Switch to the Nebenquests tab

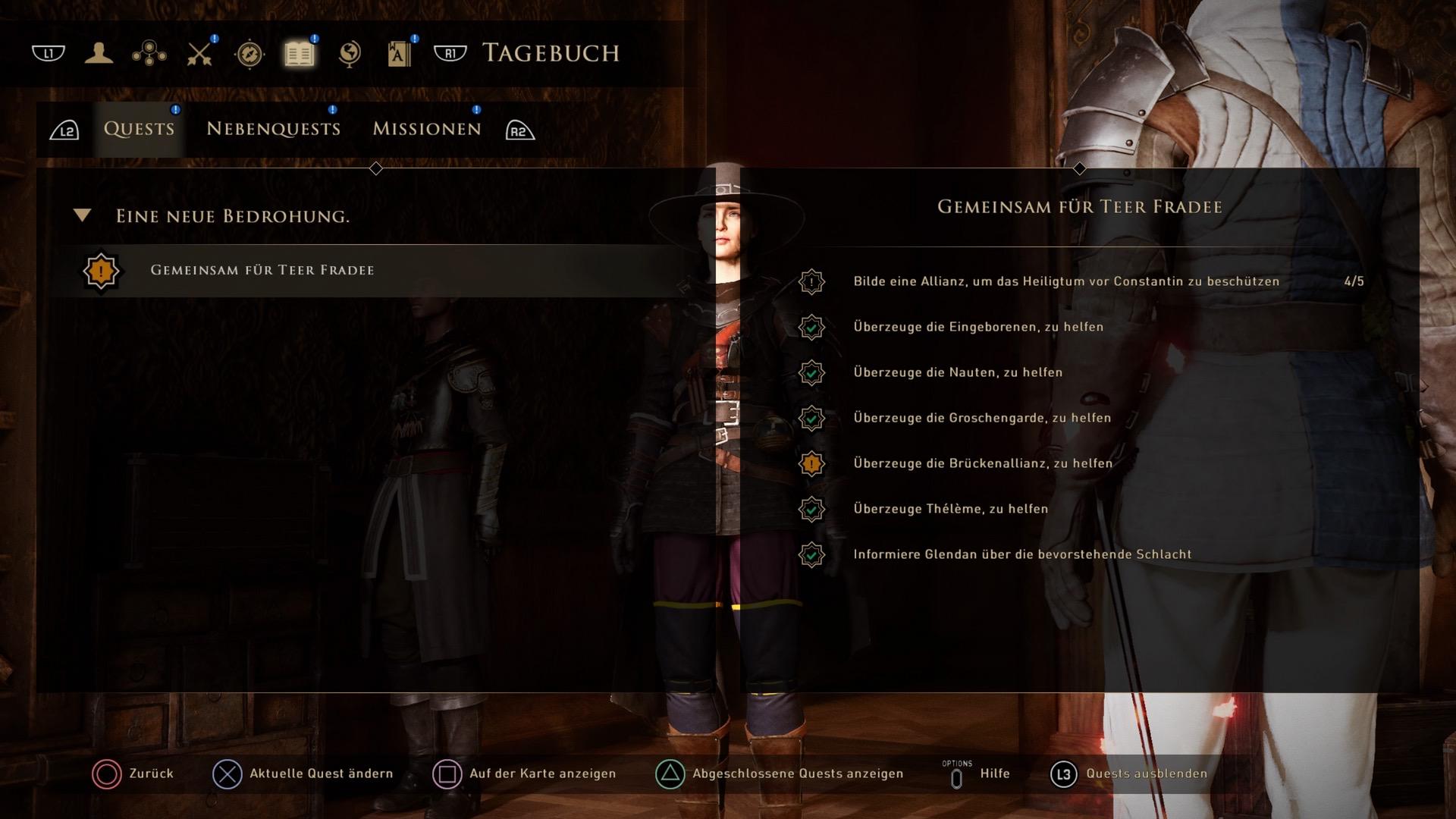[x=273, y=129]
